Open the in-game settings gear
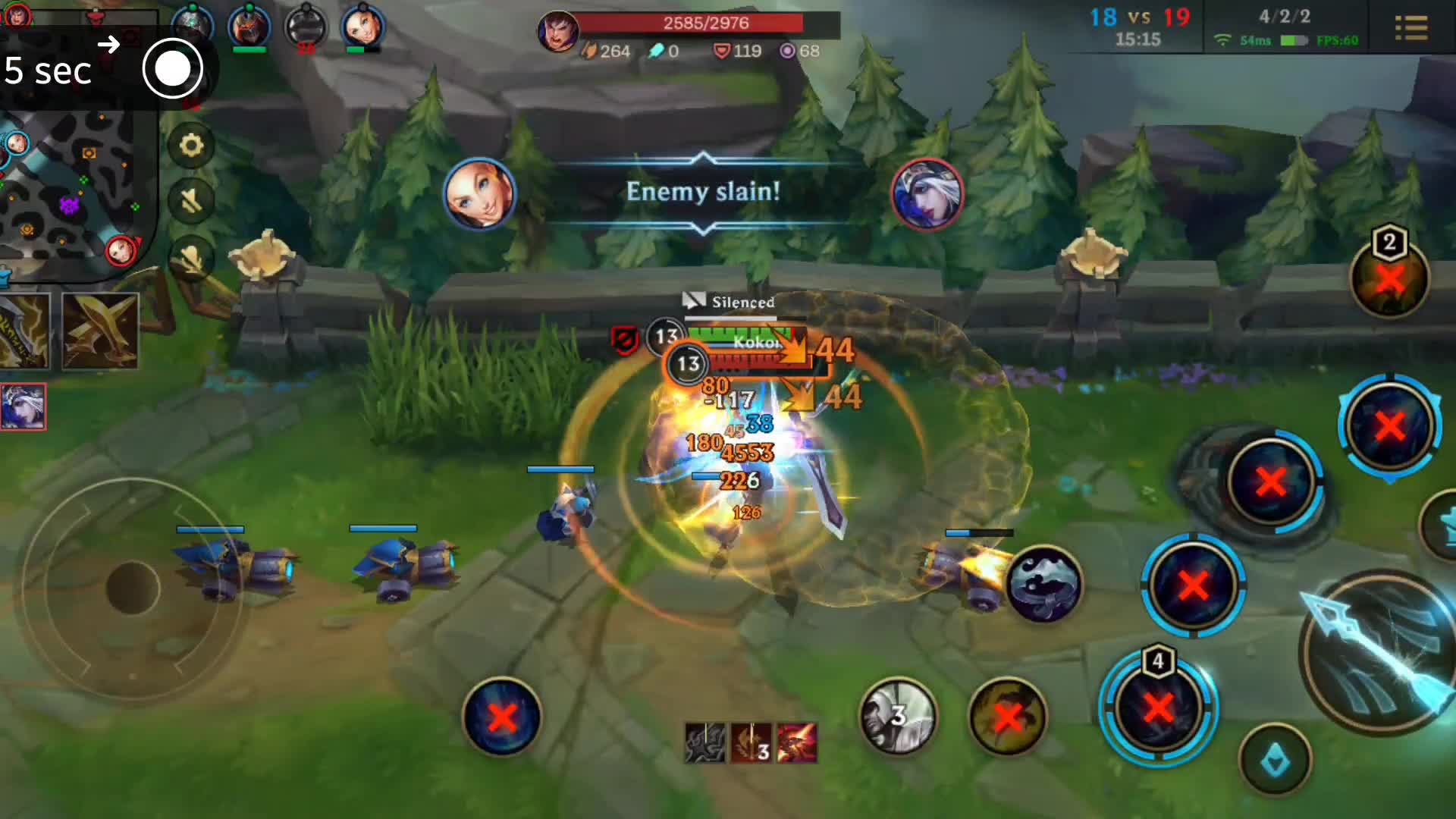Image resolution: width=1456 pixels, height=819 pixels. tap(191, 146)
